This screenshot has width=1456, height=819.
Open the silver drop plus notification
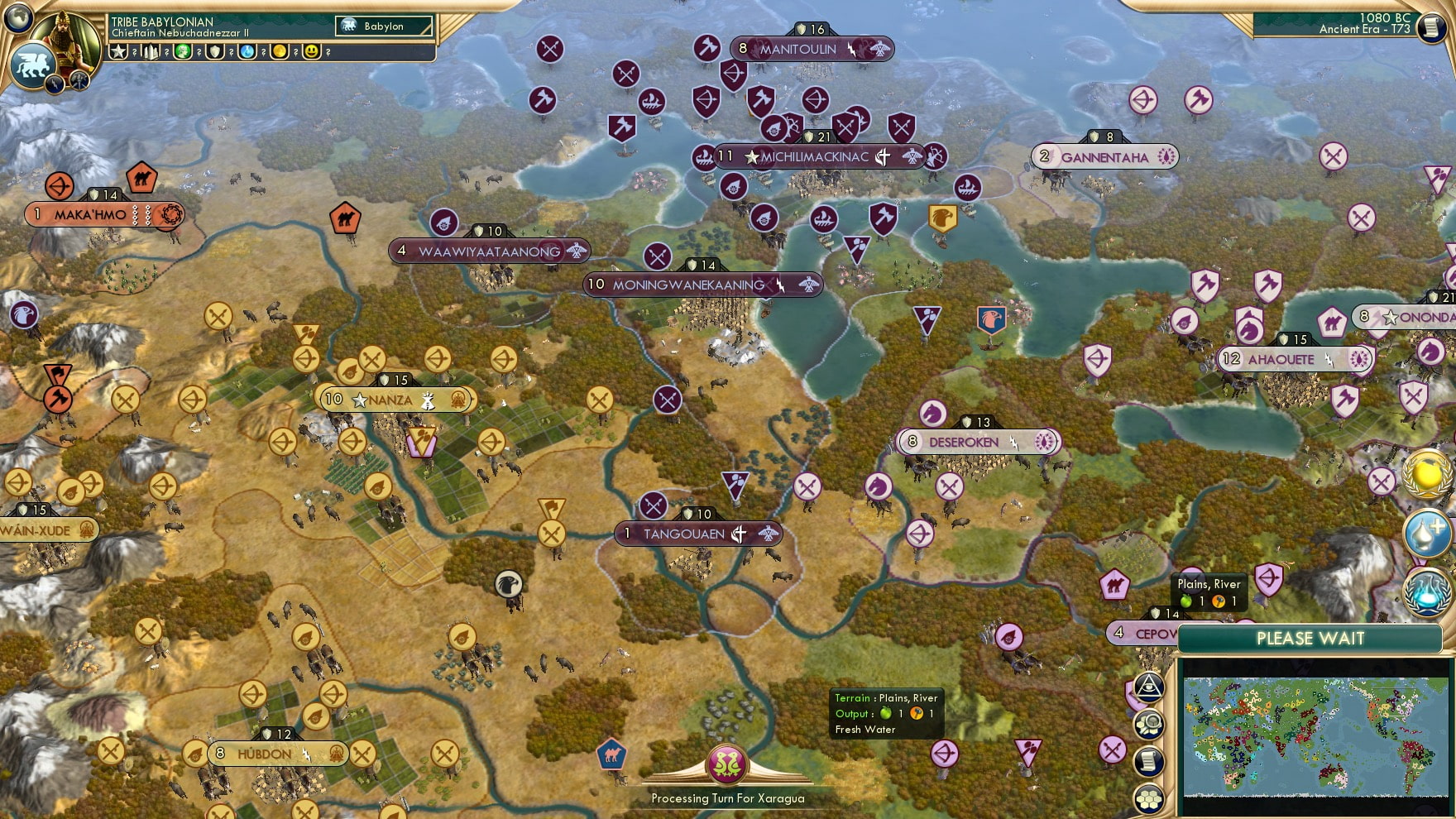pyautogui.click(x=1427, y=534)
